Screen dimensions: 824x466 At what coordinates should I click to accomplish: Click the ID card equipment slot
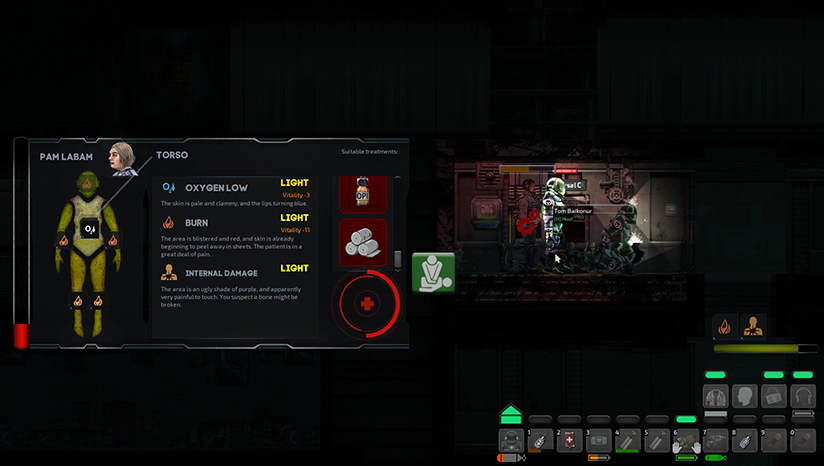tap(773, 396)
